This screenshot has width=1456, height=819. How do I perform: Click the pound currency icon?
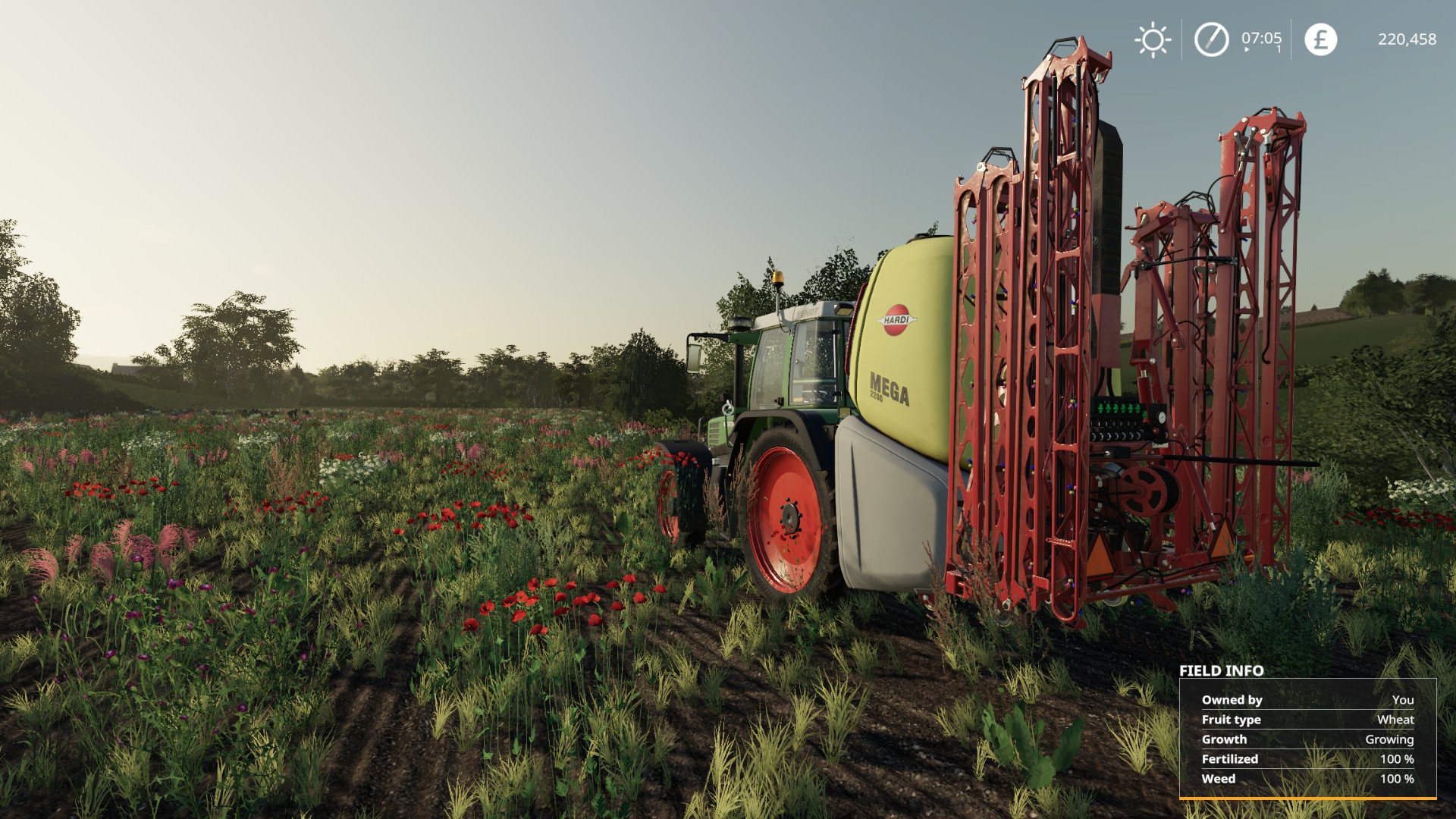tap(1320, 39)
